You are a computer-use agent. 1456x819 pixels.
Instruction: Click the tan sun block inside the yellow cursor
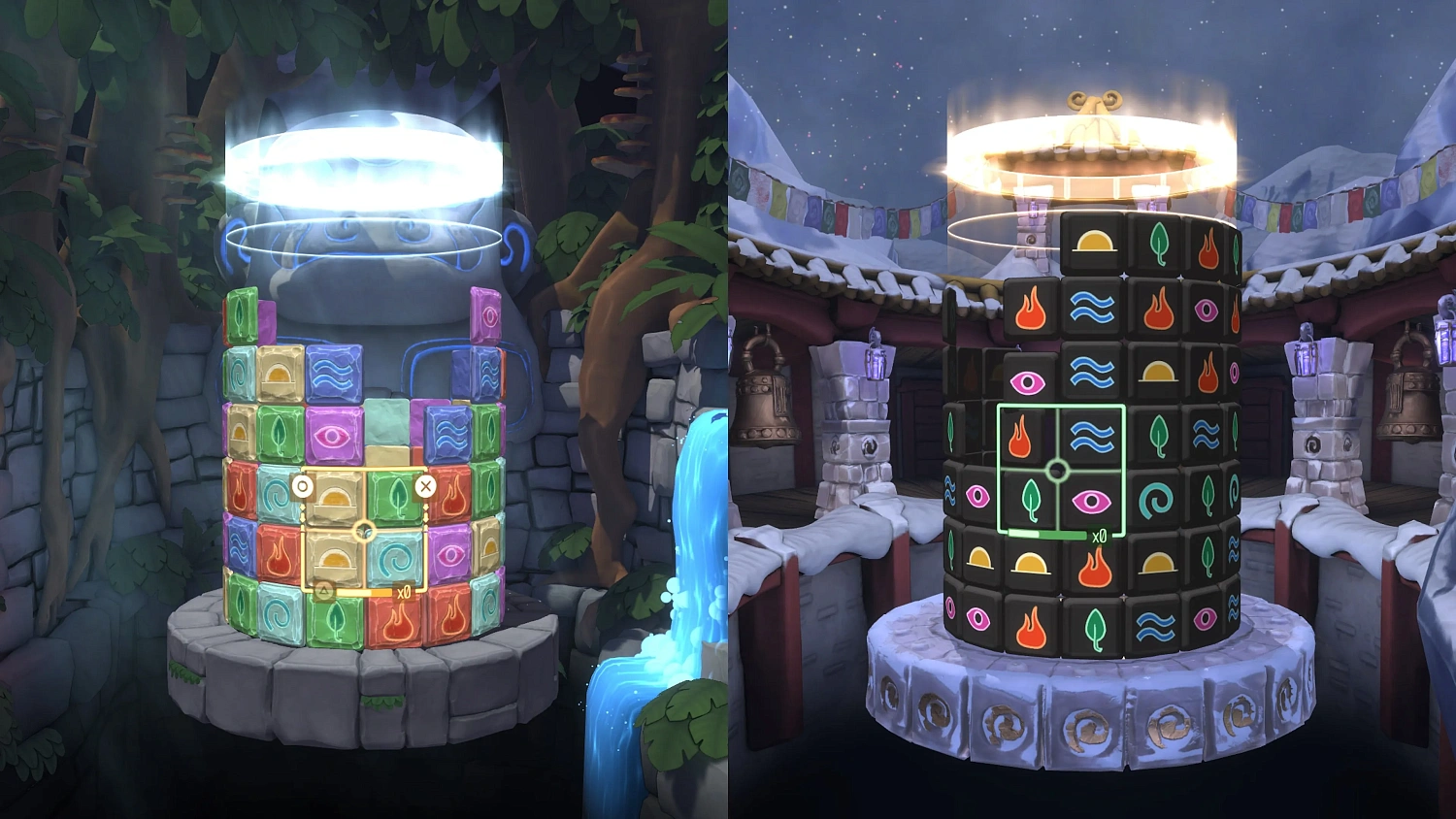pos(334,496)
